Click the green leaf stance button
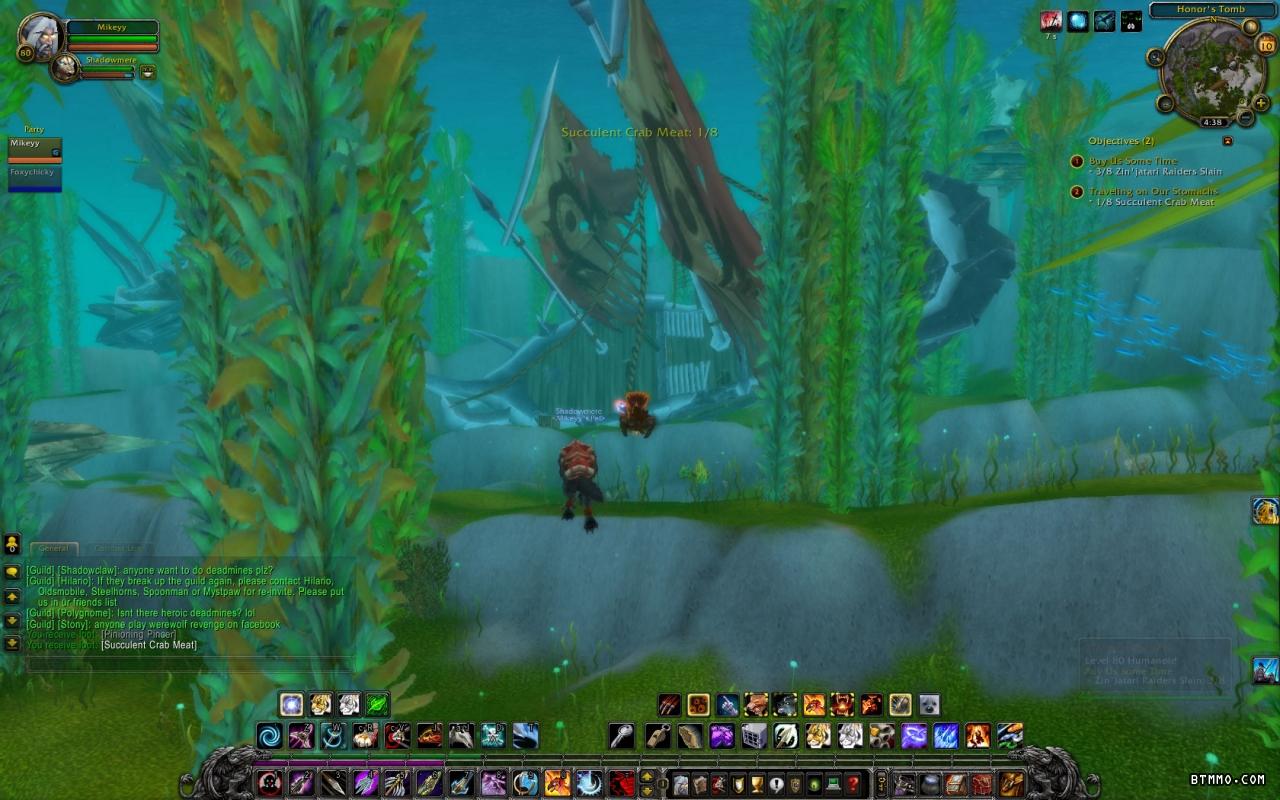Image resolution: width=1280 pixels, height=800 pixels. click(x=377, y=704)
